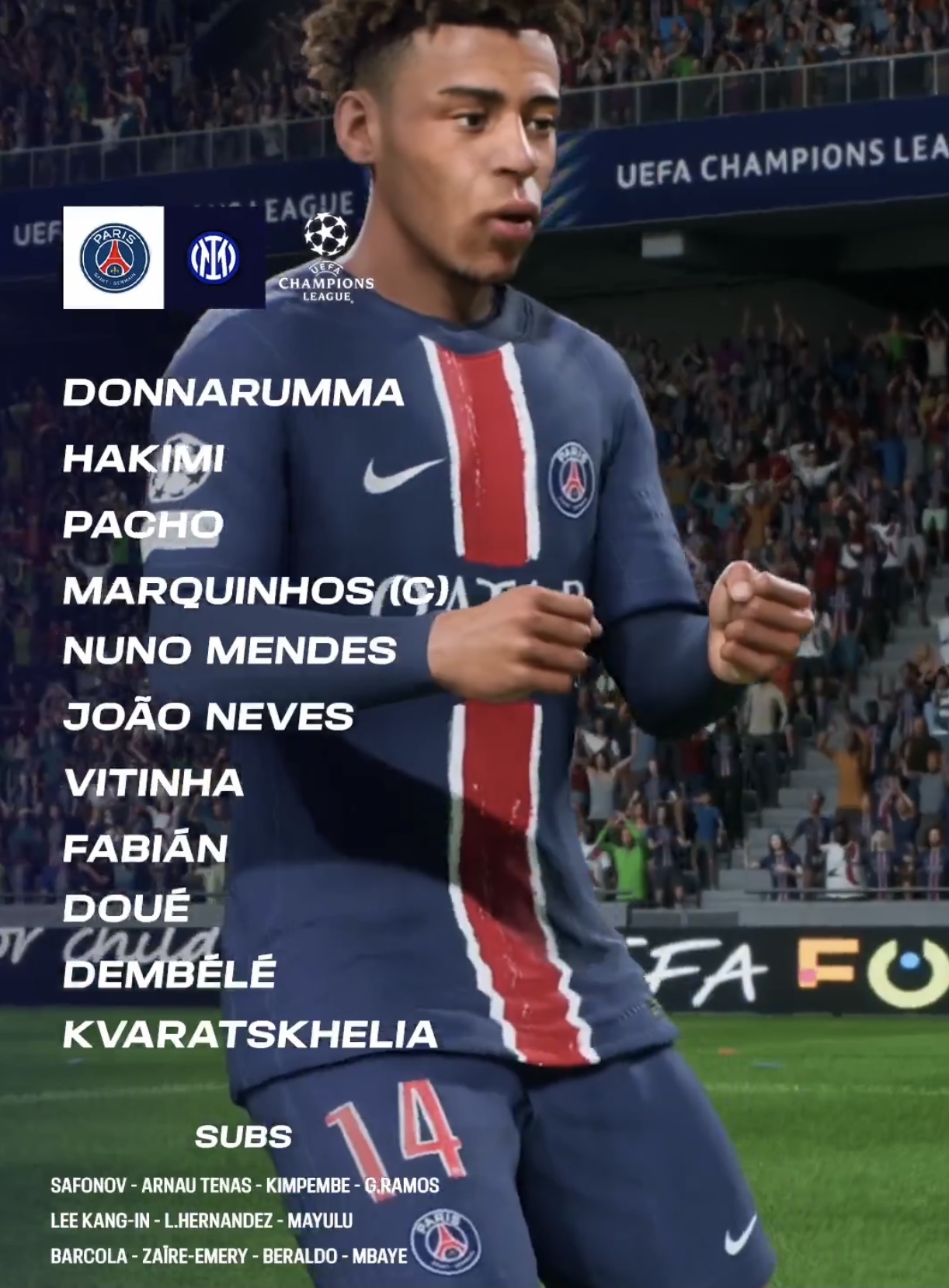Select Kvaratskhelia in the starting lineup
This screenshot has height=1288, width=949.
pyautogui.click(x=250, y=1034)
